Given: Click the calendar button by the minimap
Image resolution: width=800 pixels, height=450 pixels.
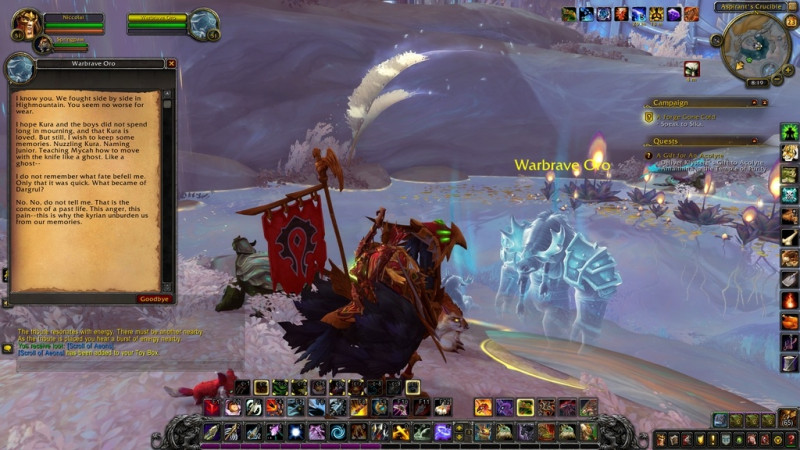Looking at the screenshot, I should click(x=791, y=21).
